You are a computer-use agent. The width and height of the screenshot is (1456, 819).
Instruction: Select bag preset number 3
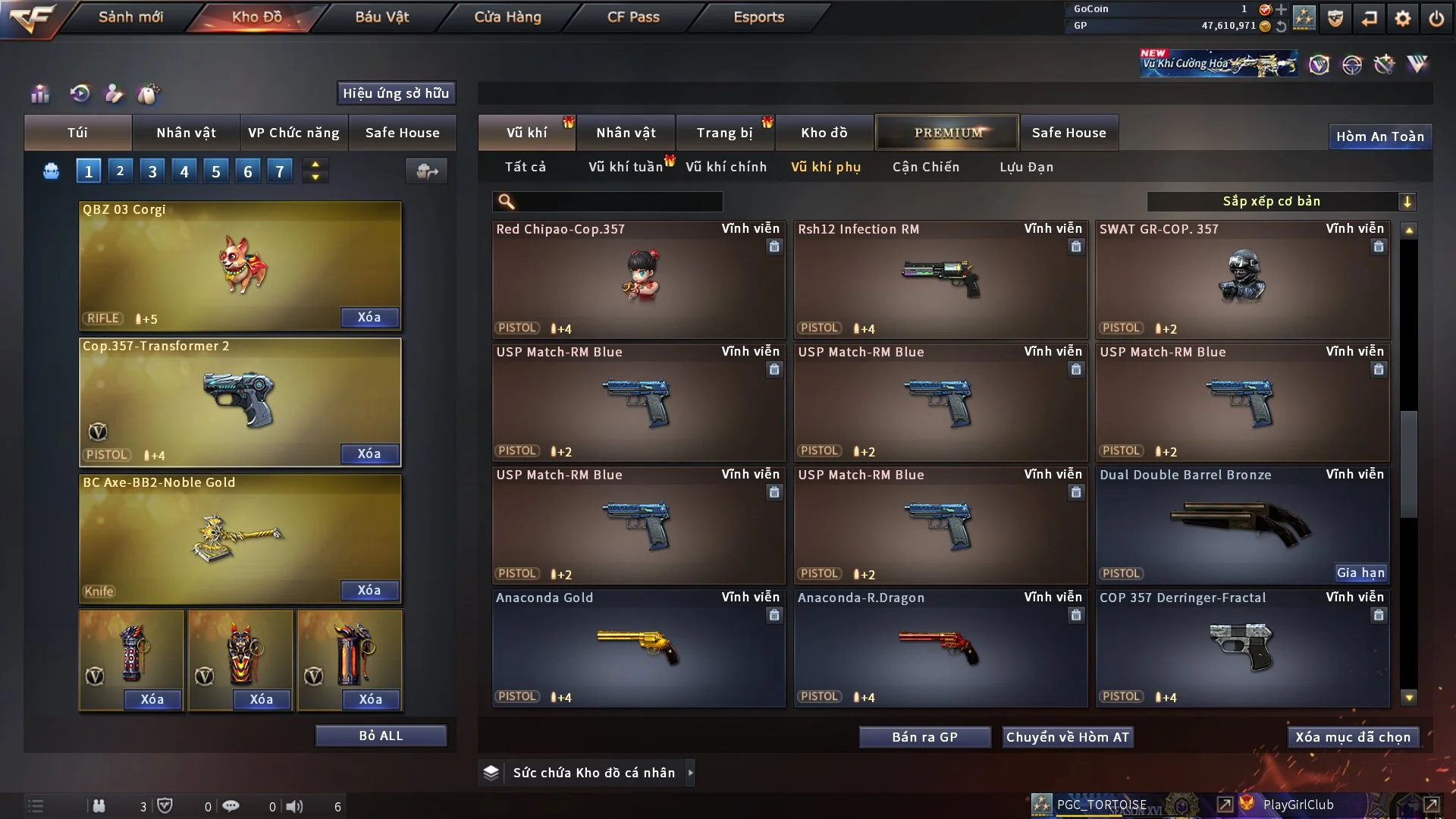(x=152, y=171)
